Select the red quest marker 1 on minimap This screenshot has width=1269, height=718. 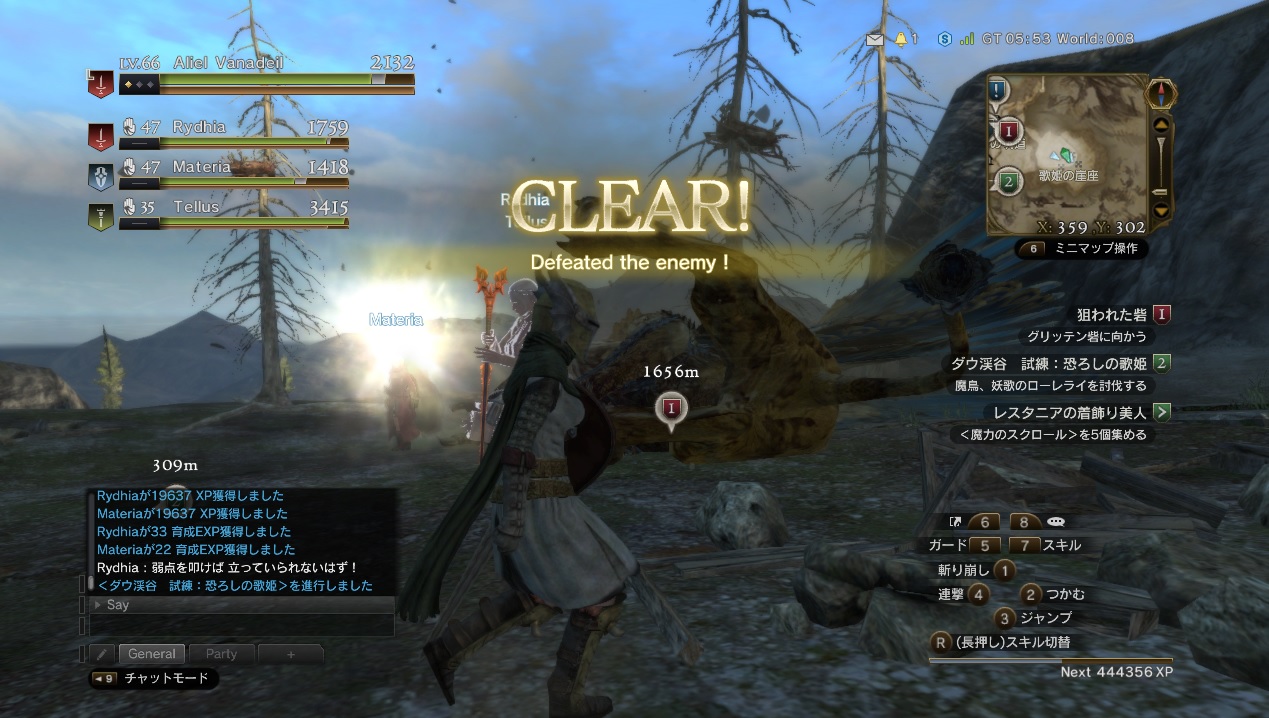click(x=1008, y=131)
